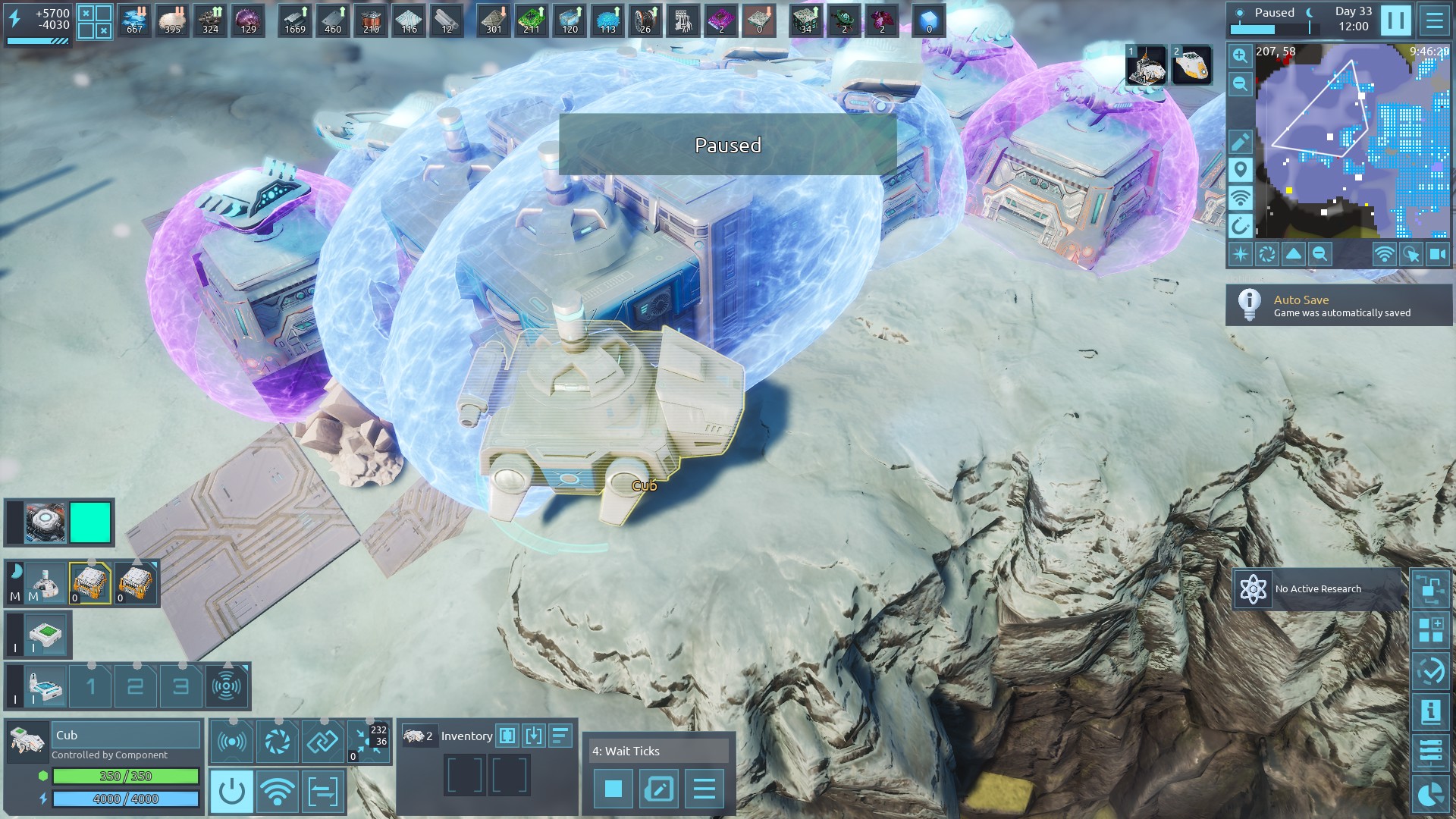Open the pie chart statistics panel

1430,795
